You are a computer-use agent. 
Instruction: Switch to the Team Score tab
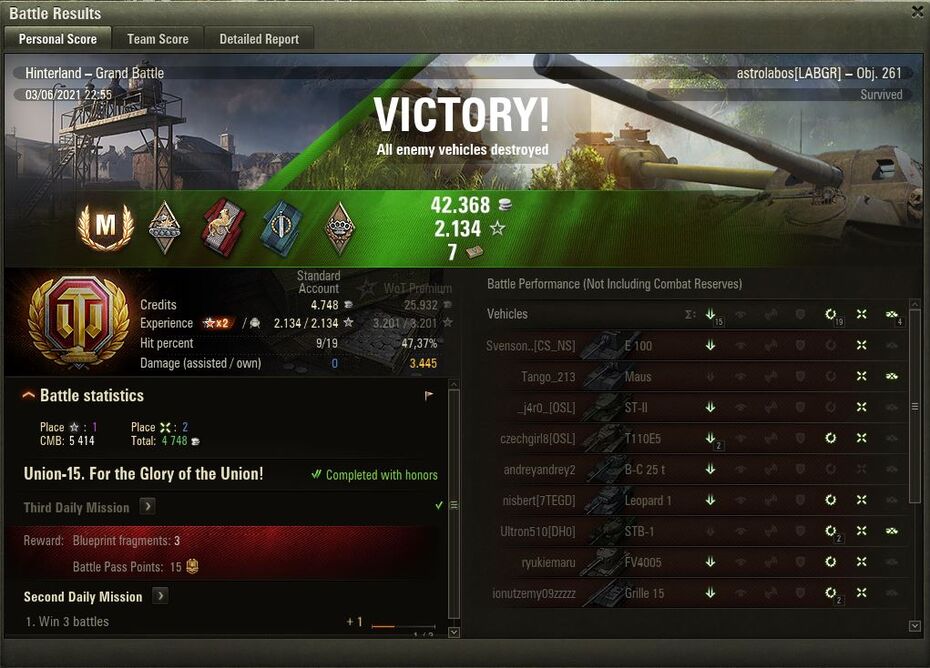click(157, 39)
